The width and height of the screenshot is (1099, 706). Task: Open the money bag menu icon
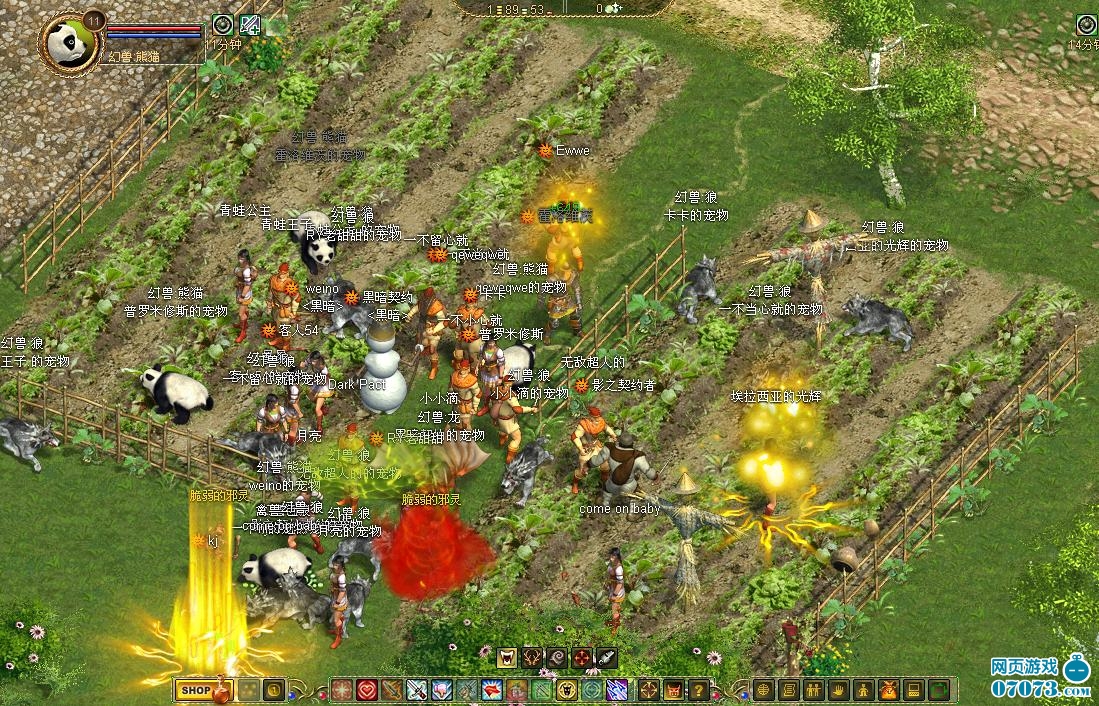tap(888, 690)
